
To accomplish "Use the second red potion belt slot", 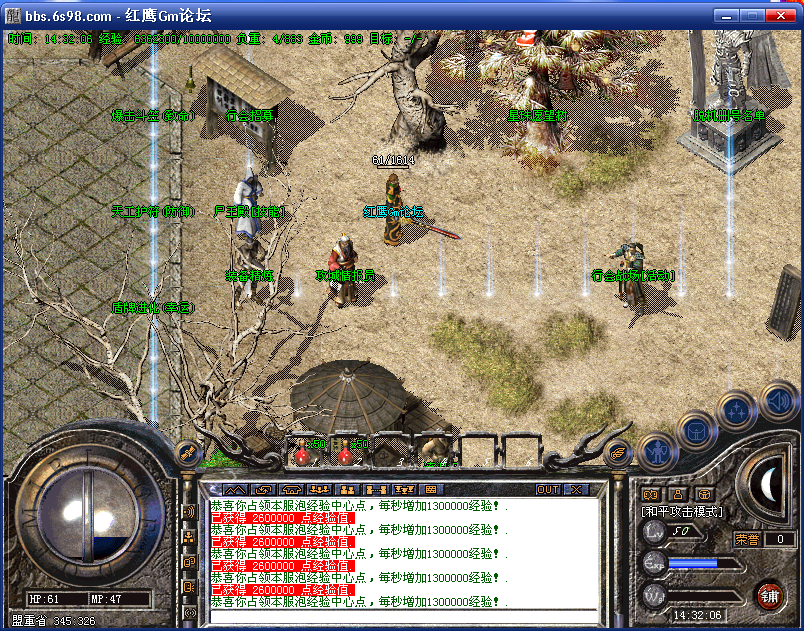I will (346, 452).
